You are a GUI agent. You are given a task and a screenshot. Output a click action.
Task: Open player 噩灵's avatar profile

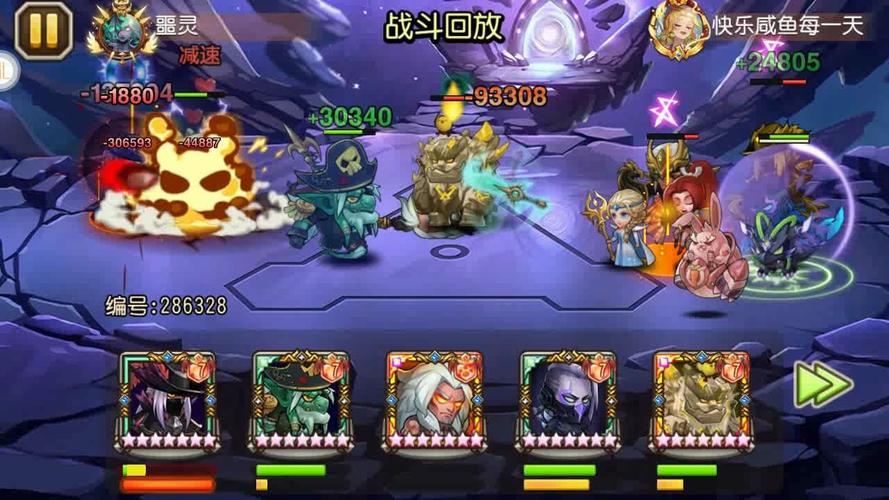click(121, 29)
